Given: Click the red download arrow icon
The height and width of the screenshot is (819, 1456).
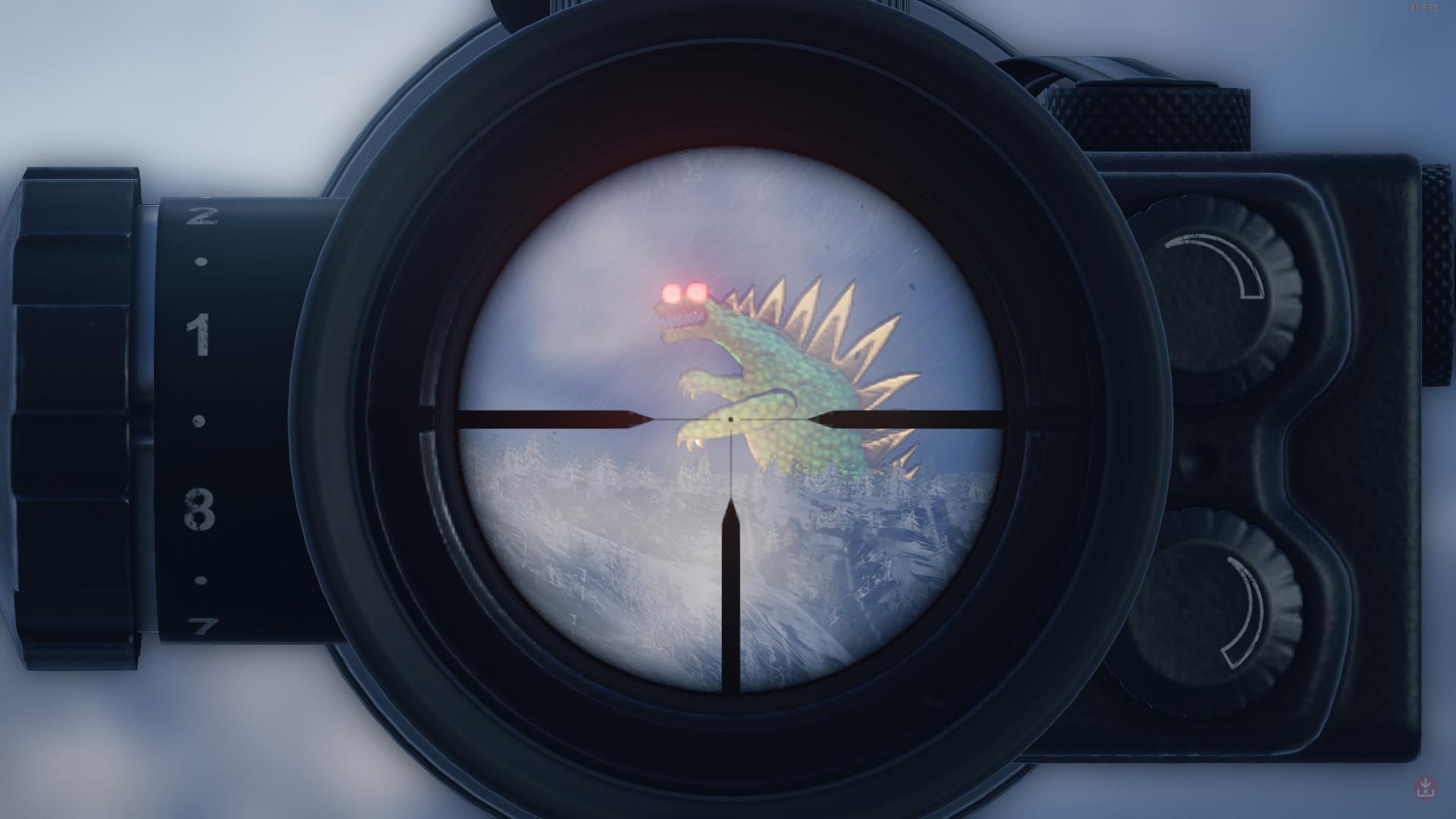Looking at the screenshot, I should point(1426,787).
